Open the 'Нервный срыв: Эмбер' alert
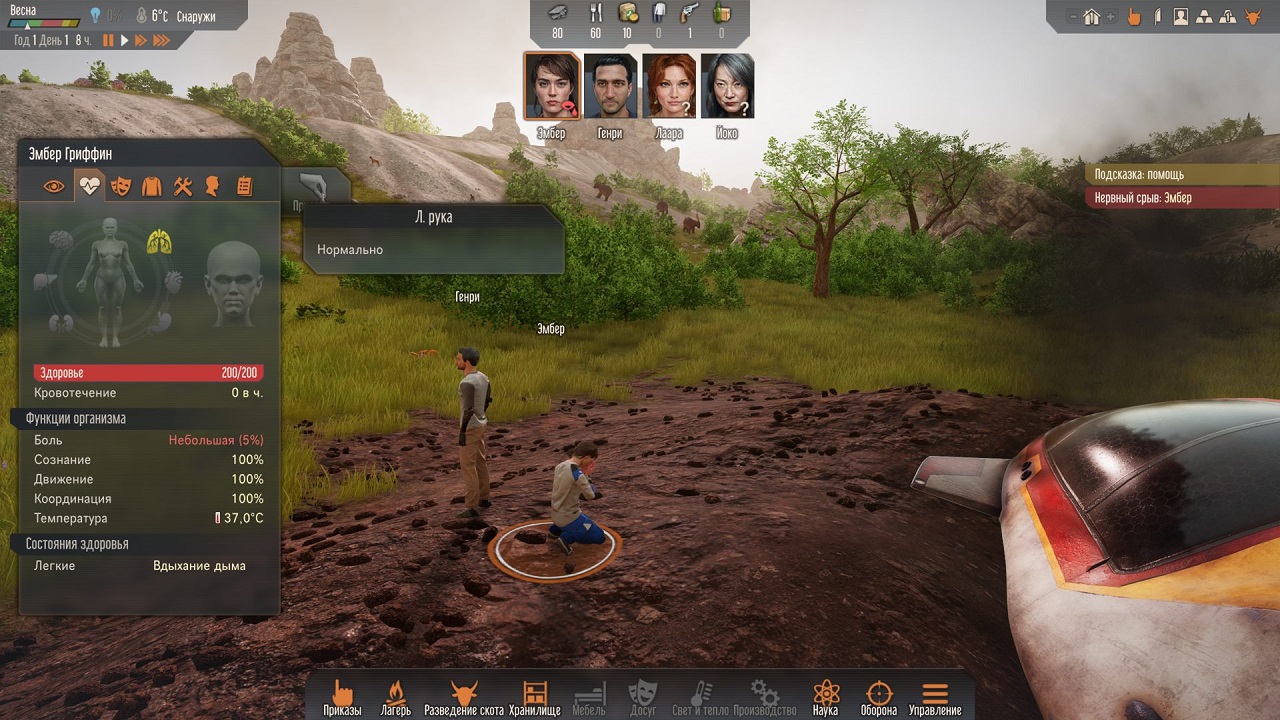The height and width of the screenshot is (720, 1280). (x=1182, y=198)
